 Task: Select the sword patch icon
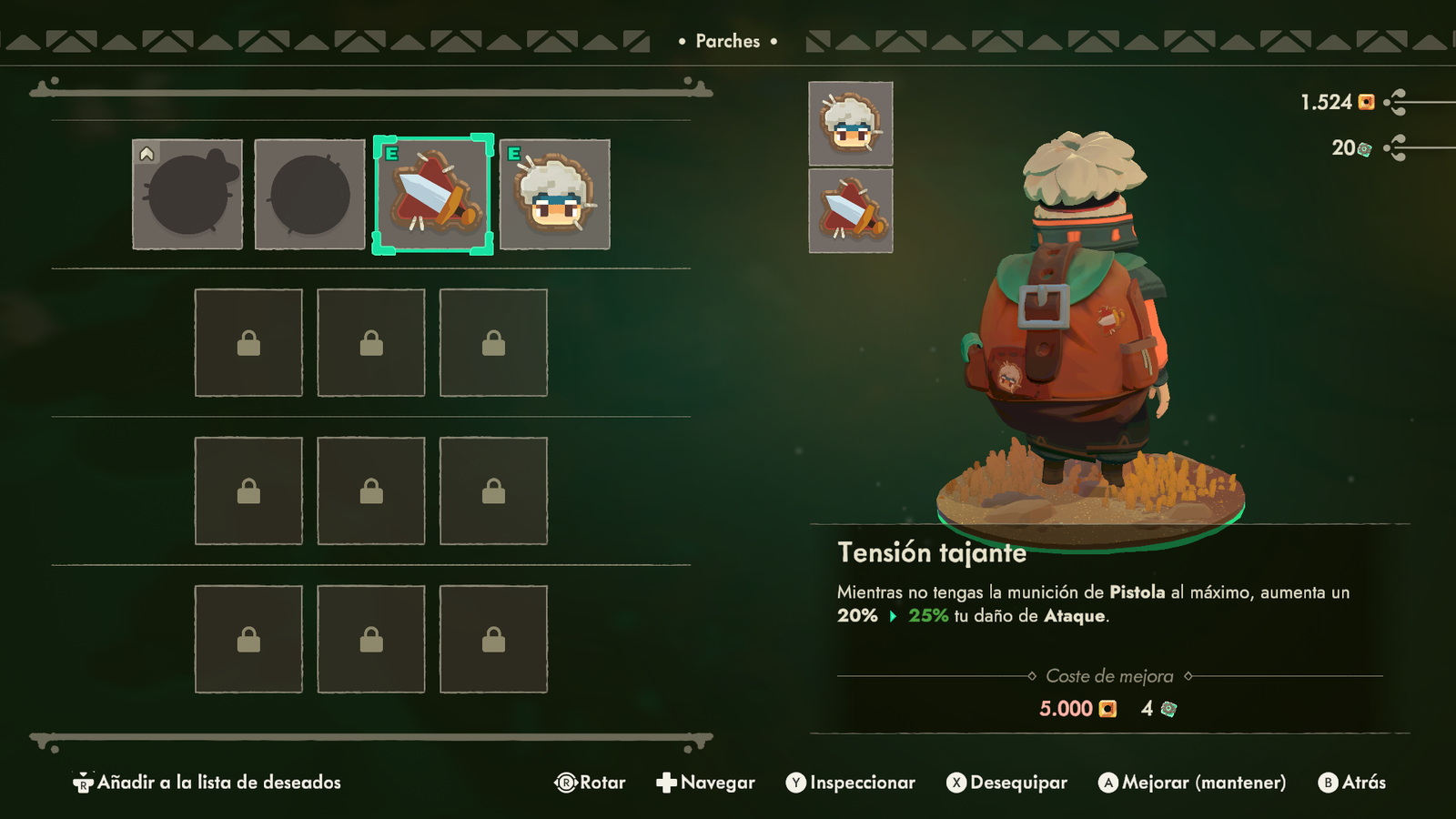point(432,196)
